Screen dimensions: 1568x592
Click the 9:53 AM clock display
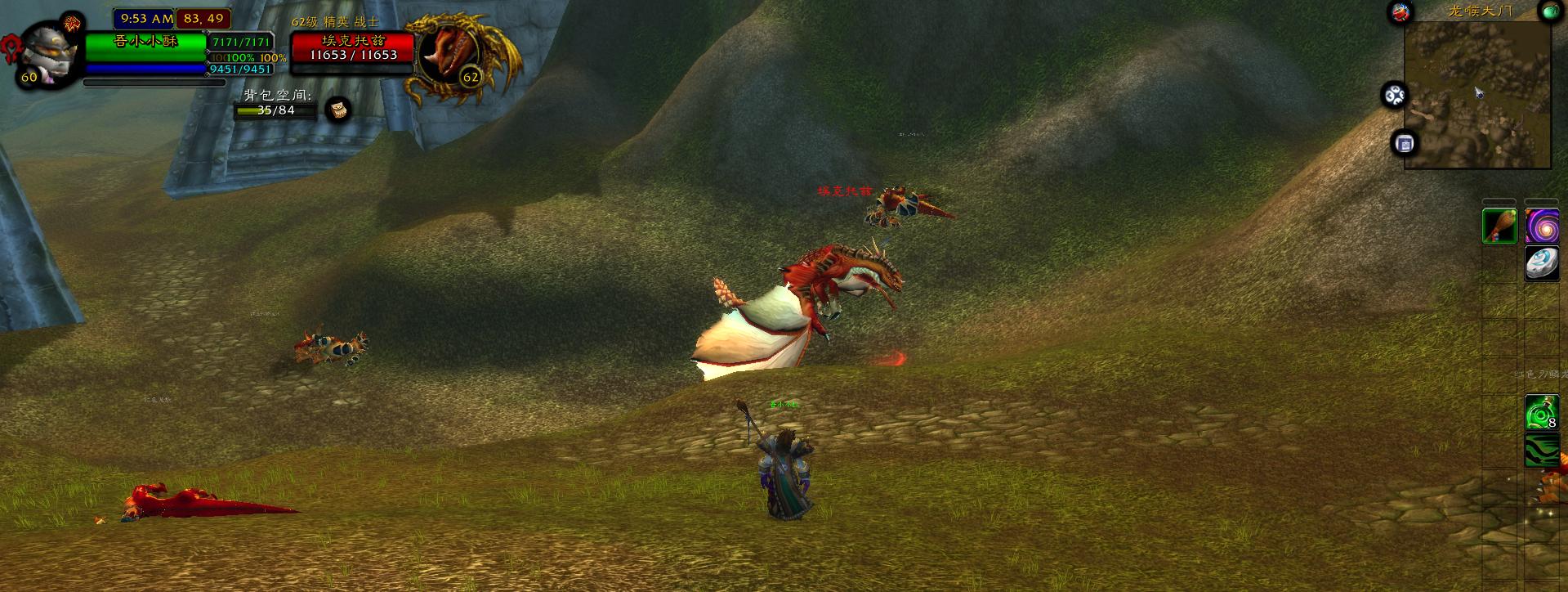pos(146,18)
